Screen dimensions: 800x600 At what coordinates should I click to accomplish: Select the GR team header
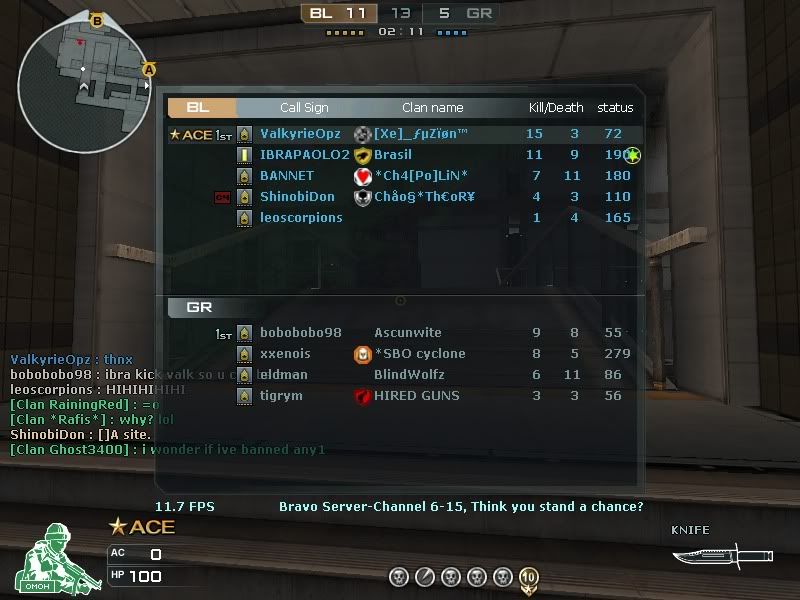tap(200, 308)
